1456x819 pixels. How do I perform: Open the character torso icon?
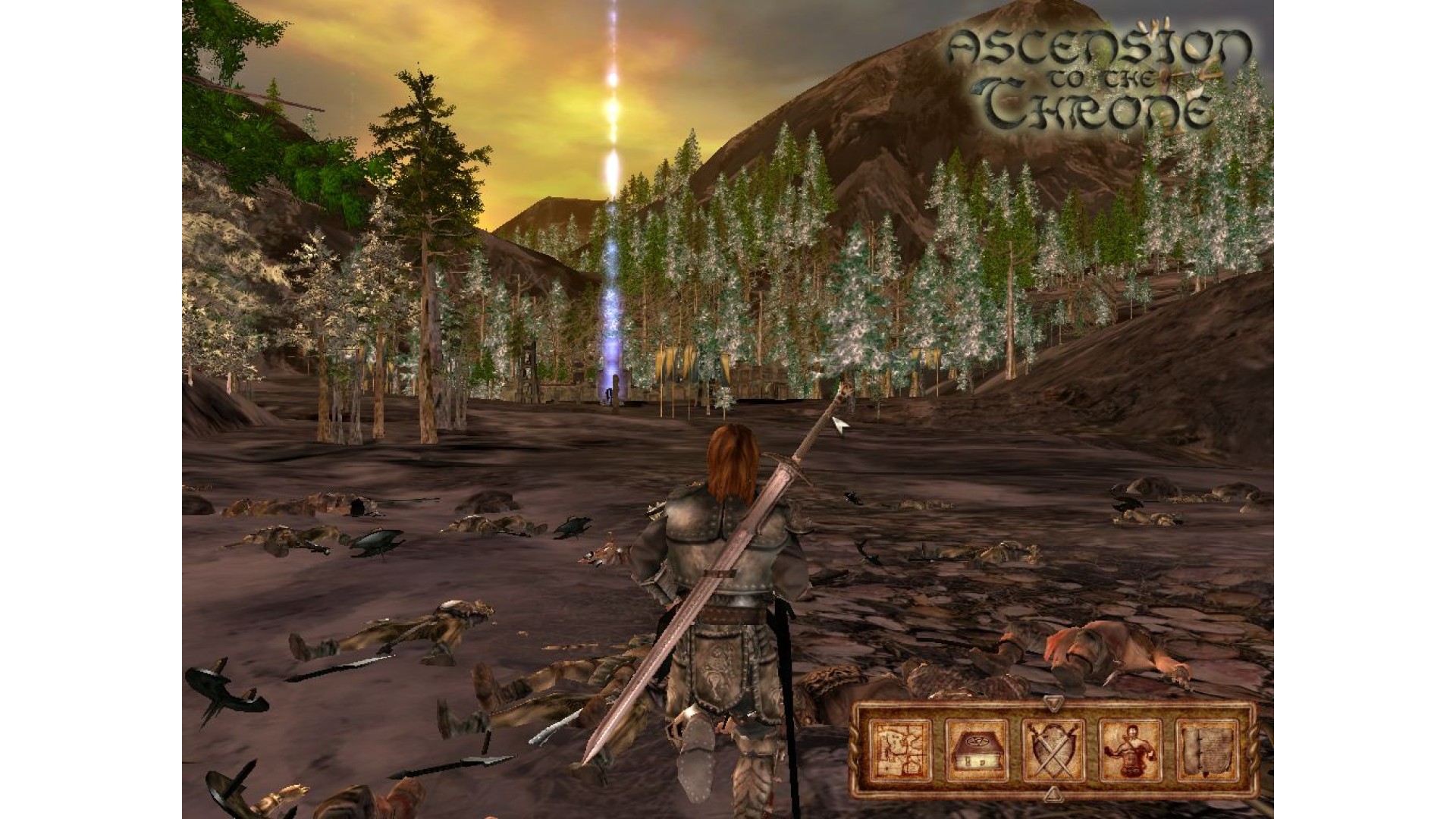click(x=1130, y=750)
